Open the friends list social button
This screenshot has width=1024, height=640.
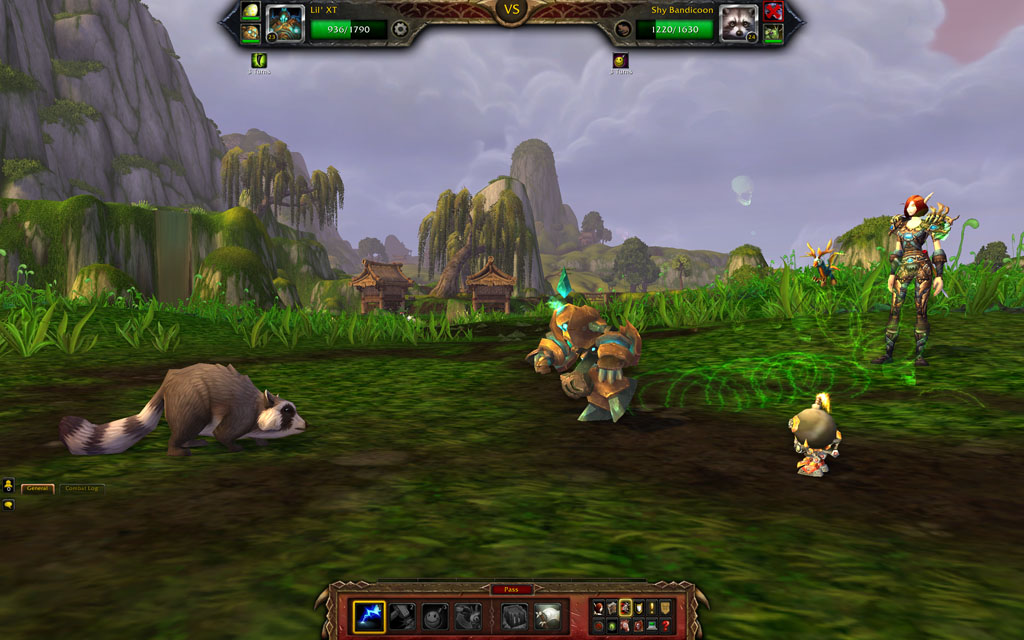tap(8, 486)
